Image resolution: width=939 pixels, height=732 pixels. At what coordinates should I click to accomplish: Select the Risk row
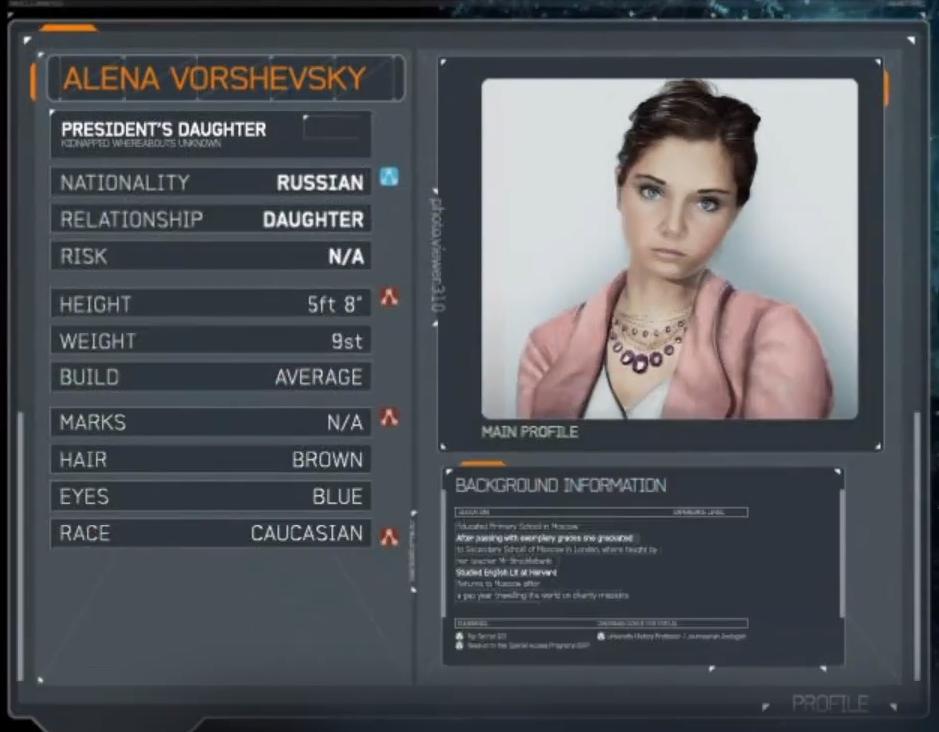210,257
